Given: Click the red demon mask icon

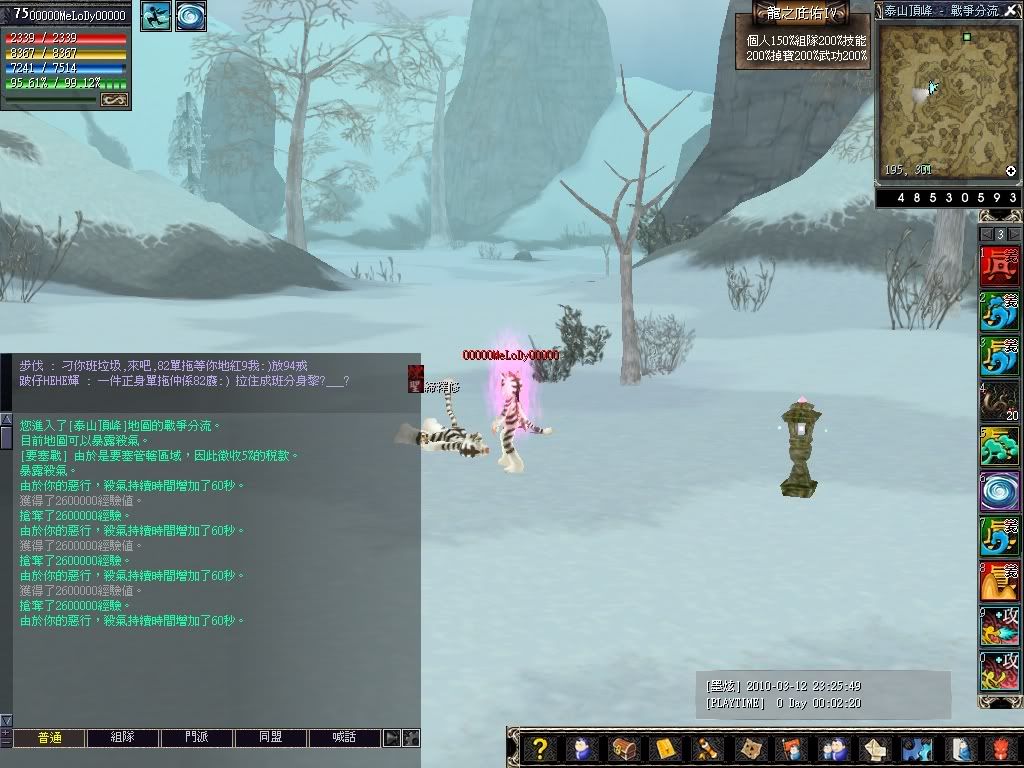Looking at the screenshot, I should (1001, 748).
